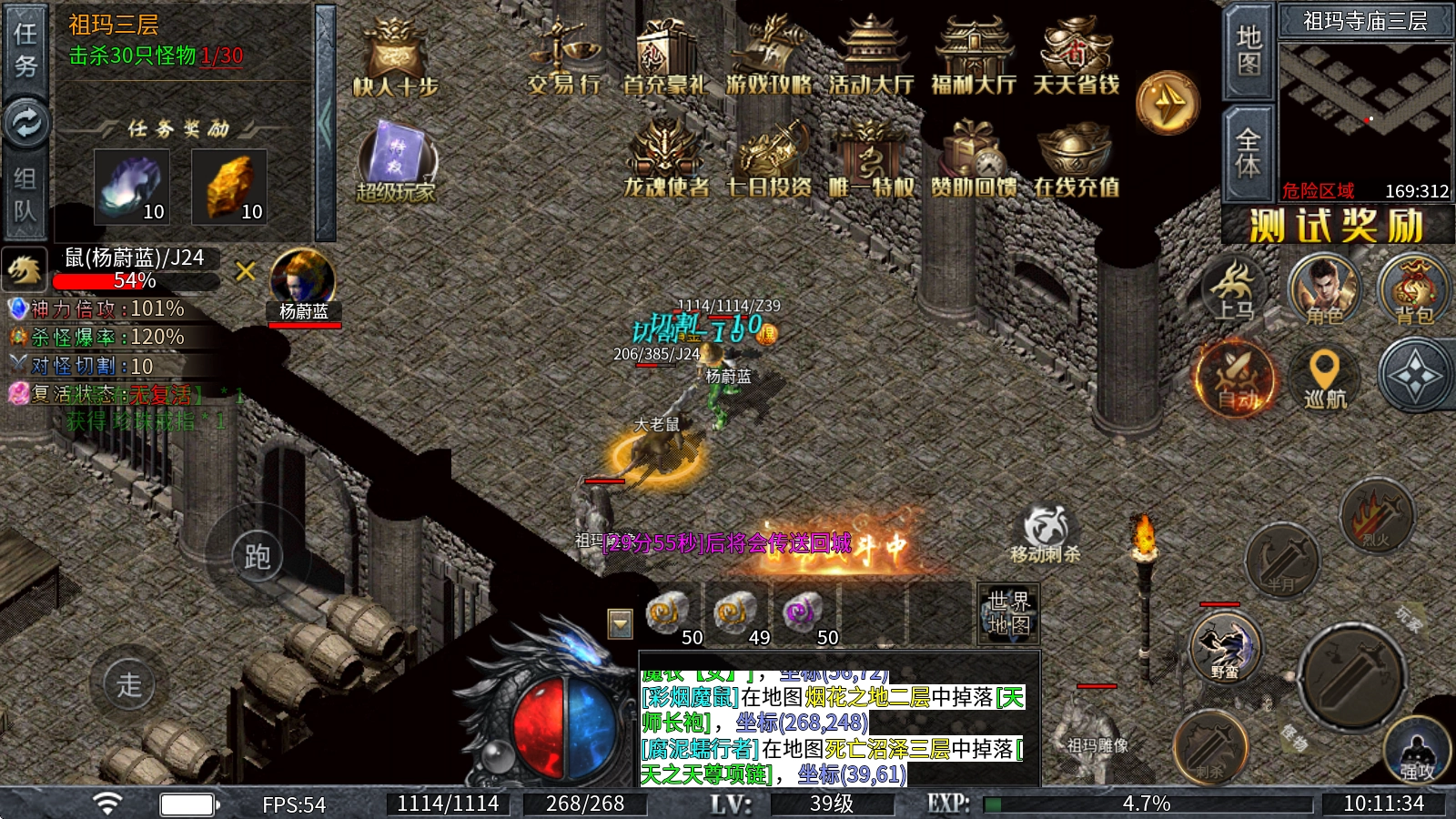Open the 世界地图 world map

(x=1008, y=612)
